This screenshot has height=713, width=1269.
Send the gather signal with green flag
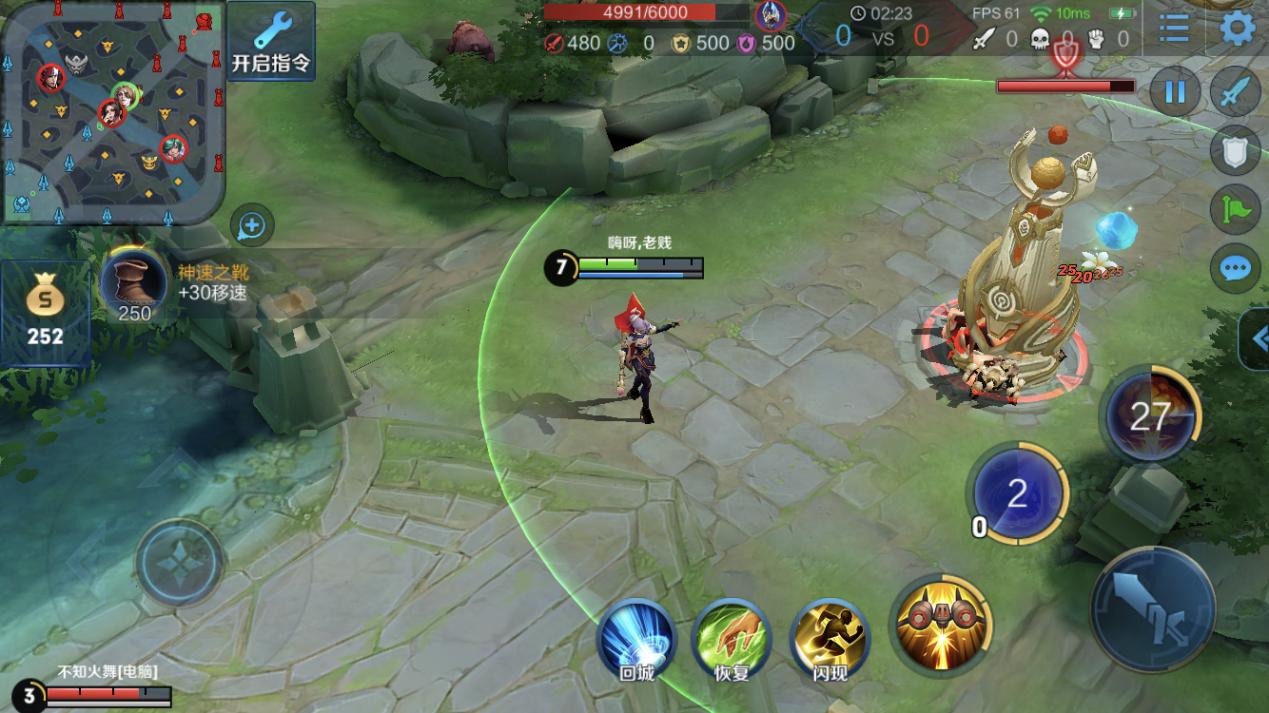coord(1235,210)
